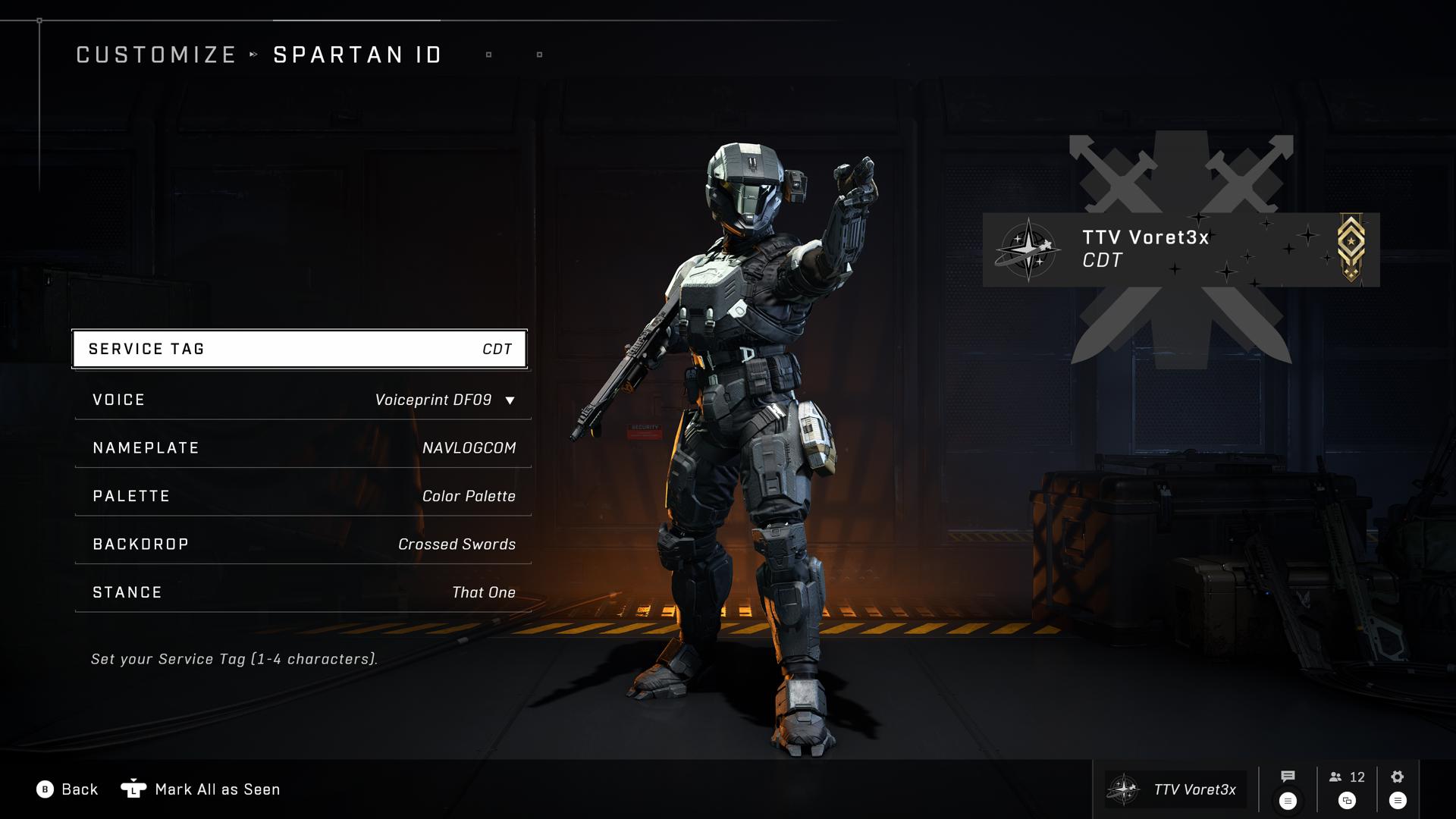This screenshot has height=819, width=1456.
Task: Change the Stance setting
Action: [x=303, y=592]
